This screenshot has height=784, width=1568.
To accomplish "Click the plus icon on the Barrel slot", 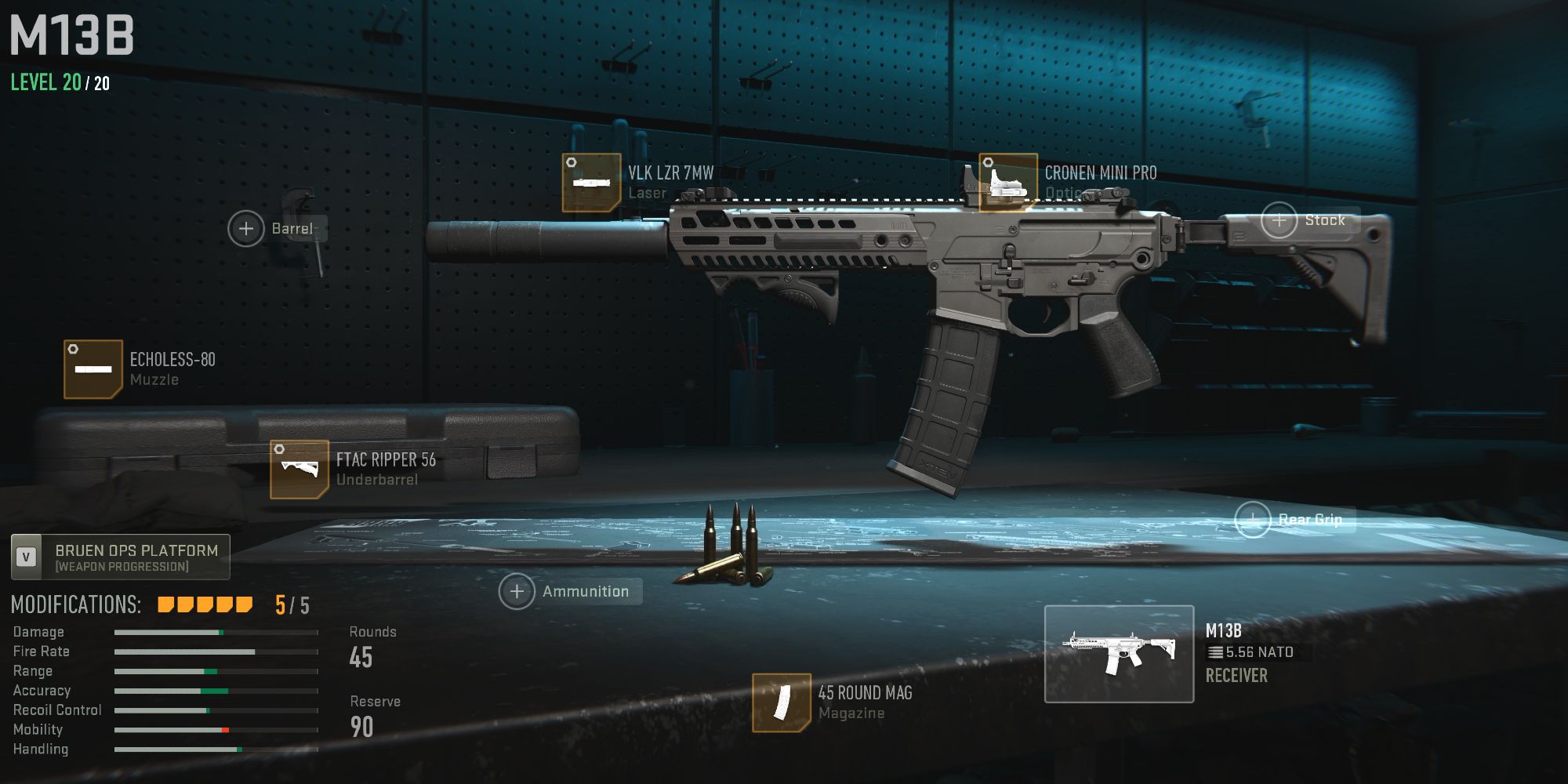I will (x=246, y=228).
